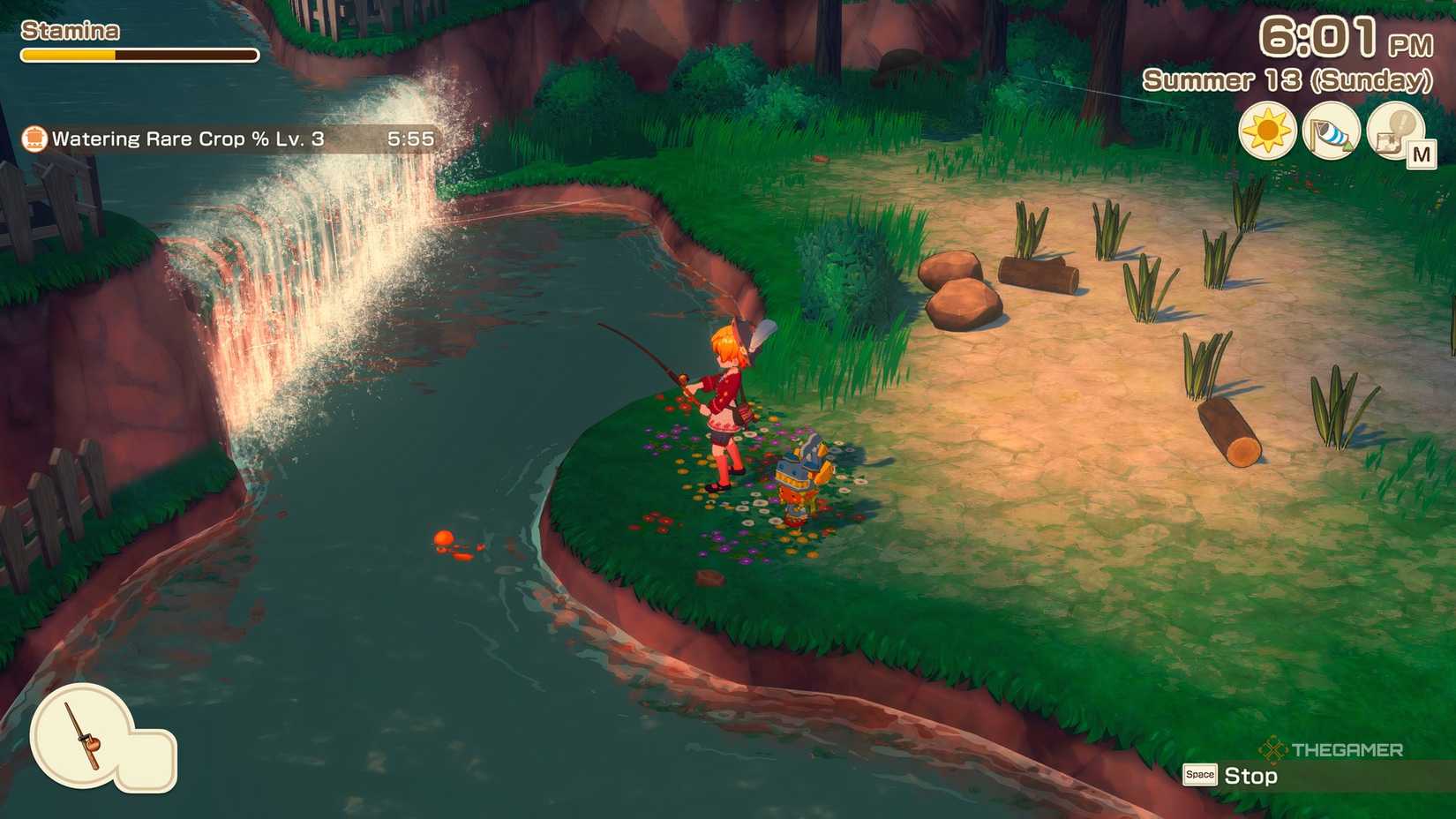Click the empty slot beside the fishing rod
This screenshot has height=819, width=1456.
coord(147,759)
